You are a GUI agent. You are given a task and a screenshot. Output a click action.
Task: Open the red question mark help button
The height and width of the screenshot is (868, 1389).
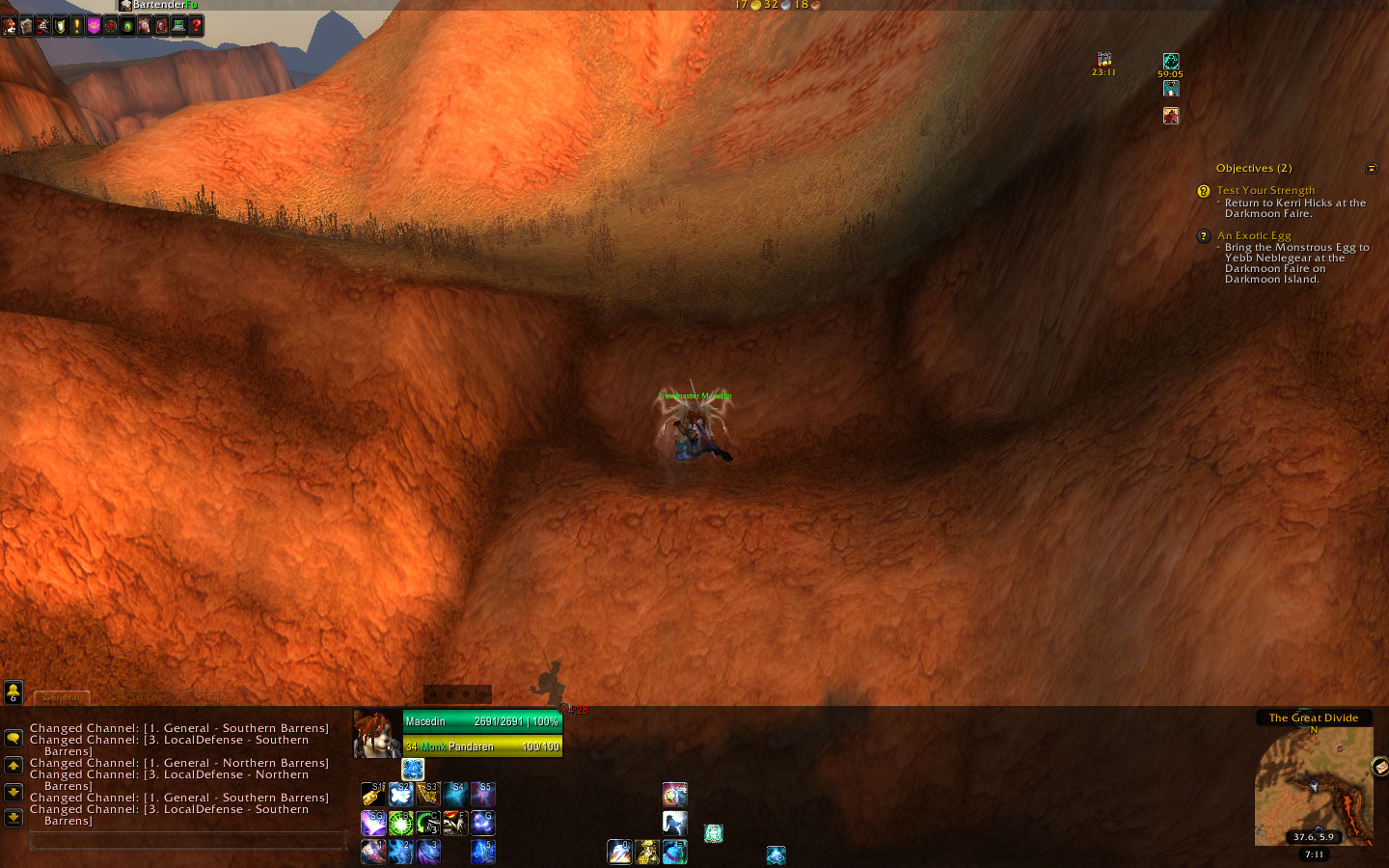196,26
